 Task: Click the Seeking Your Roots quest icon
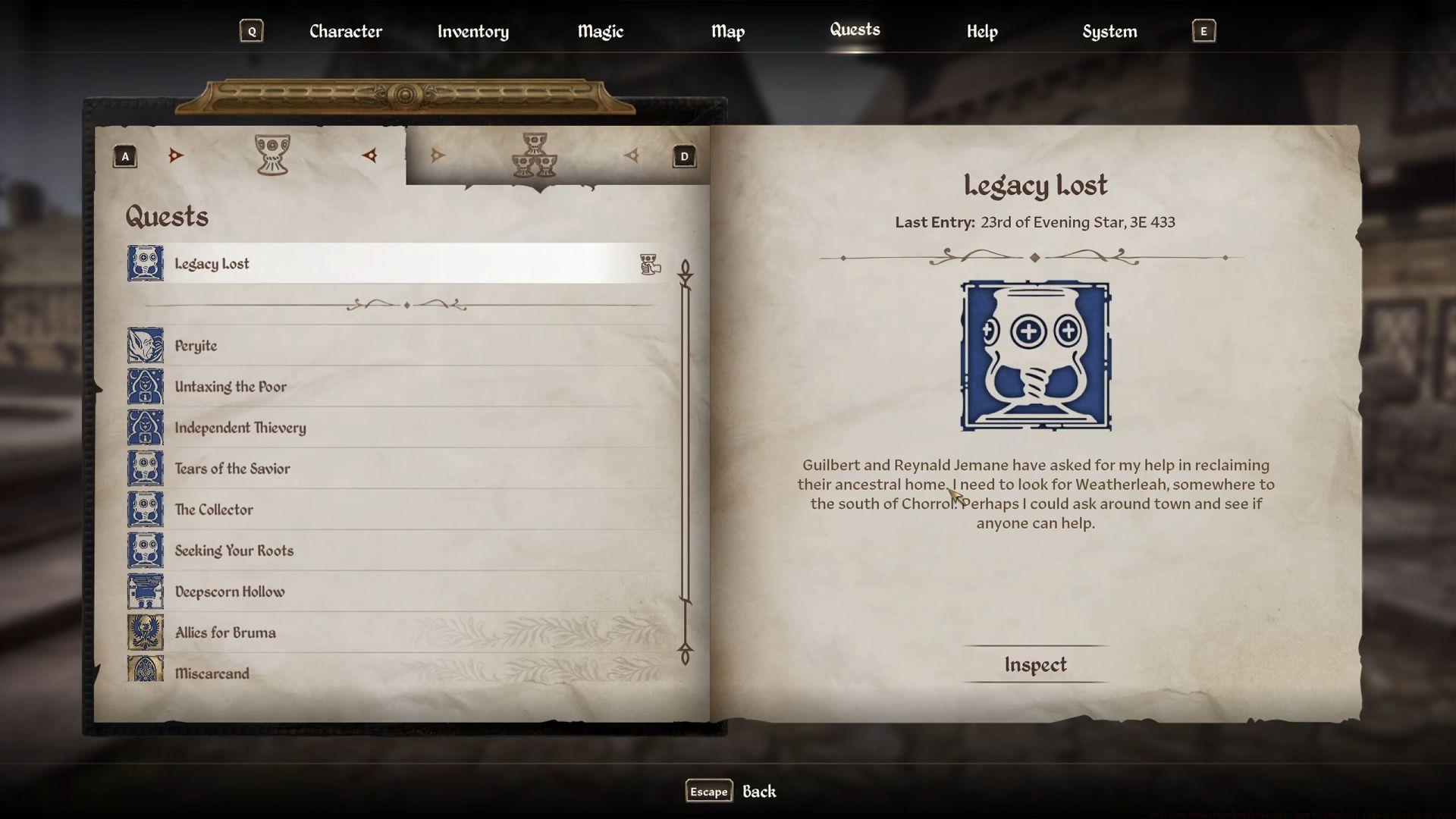[x=145, y=550]
